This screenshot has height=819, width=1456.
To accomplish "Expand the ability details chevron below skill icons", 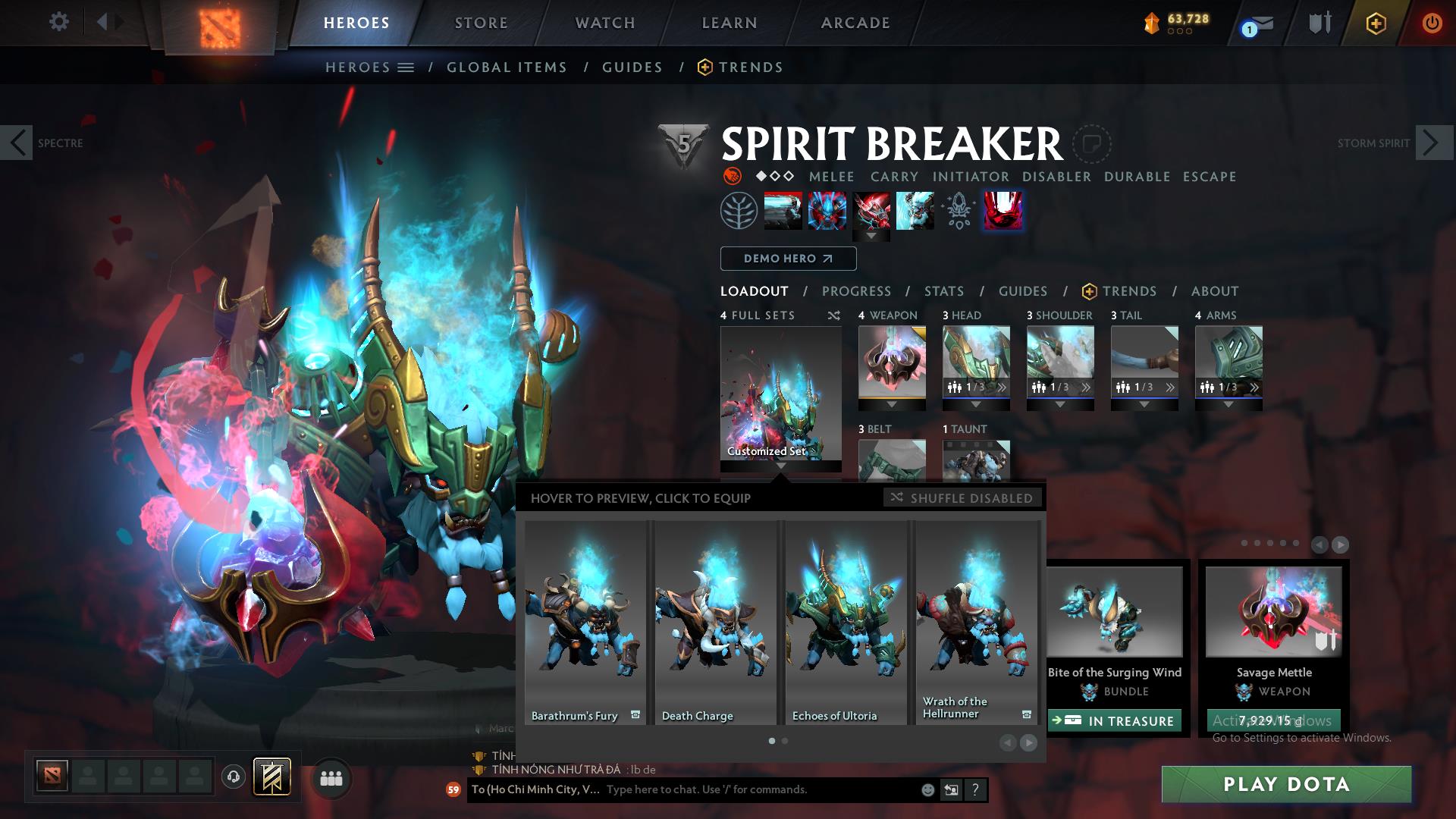I will coord(871,237).
